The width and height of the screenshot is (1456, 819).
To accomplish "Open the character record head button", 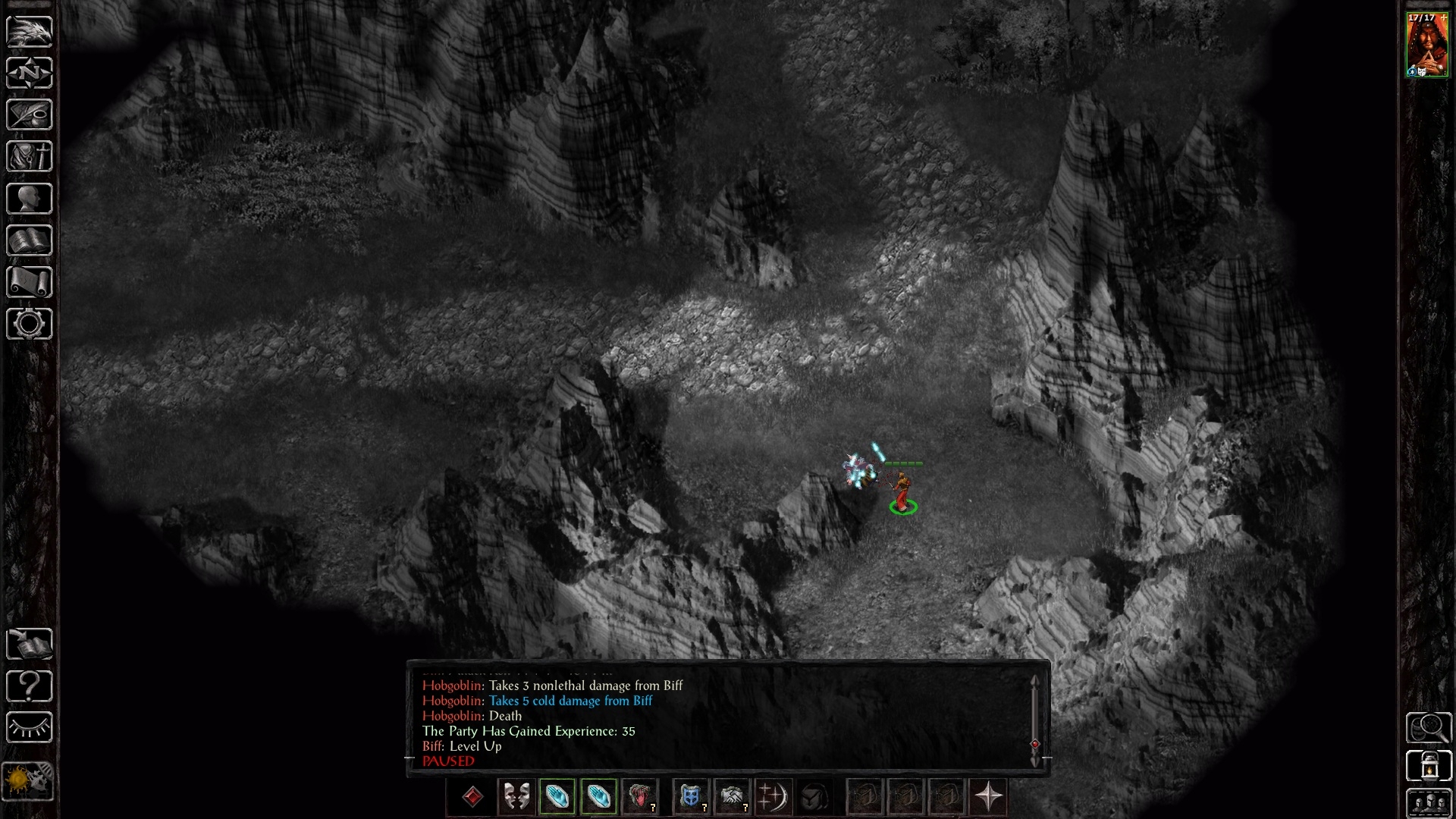I will pos(29,199).
